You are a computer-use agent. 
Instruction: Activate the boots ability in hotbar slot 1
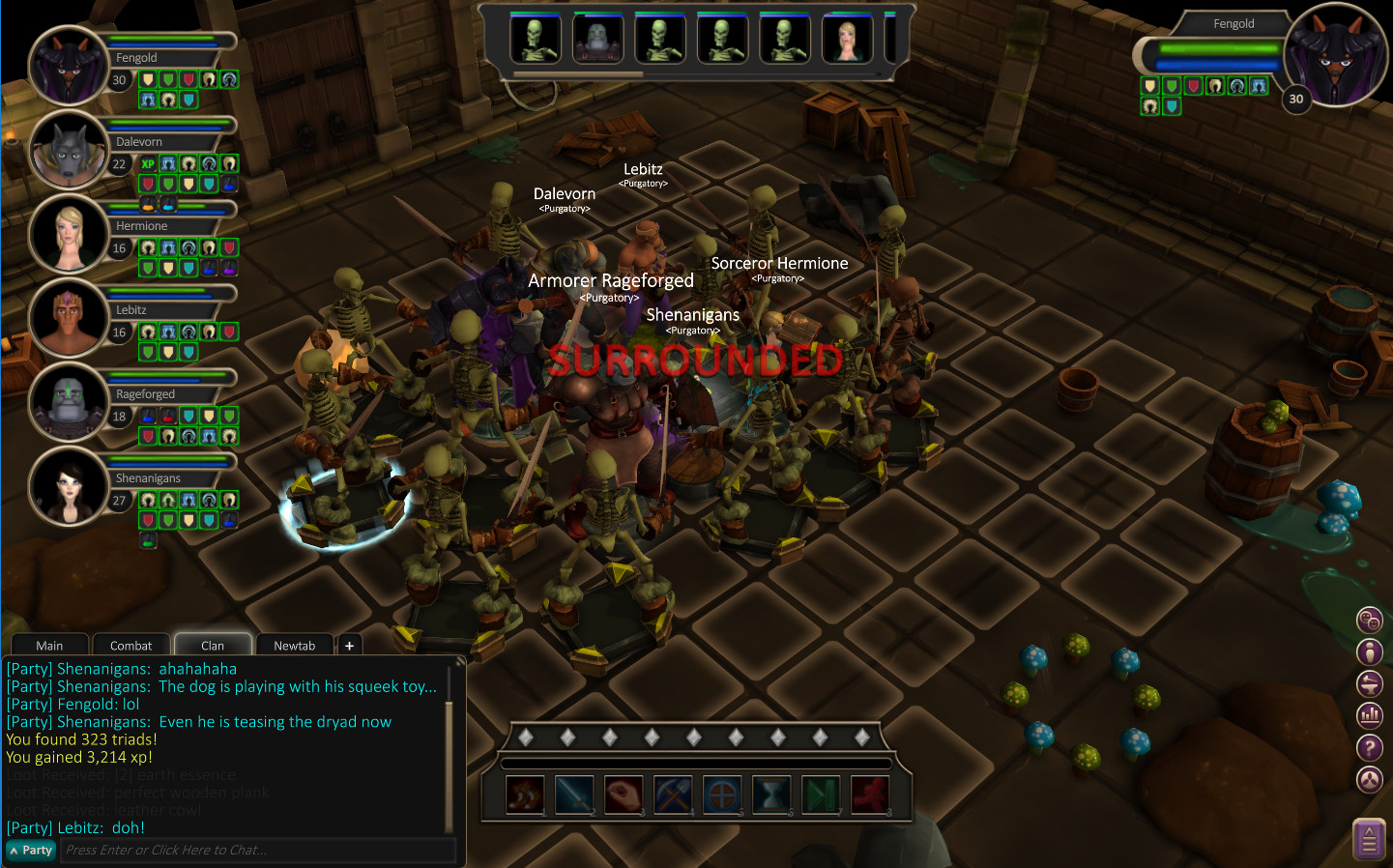click(x=525, y=794)
